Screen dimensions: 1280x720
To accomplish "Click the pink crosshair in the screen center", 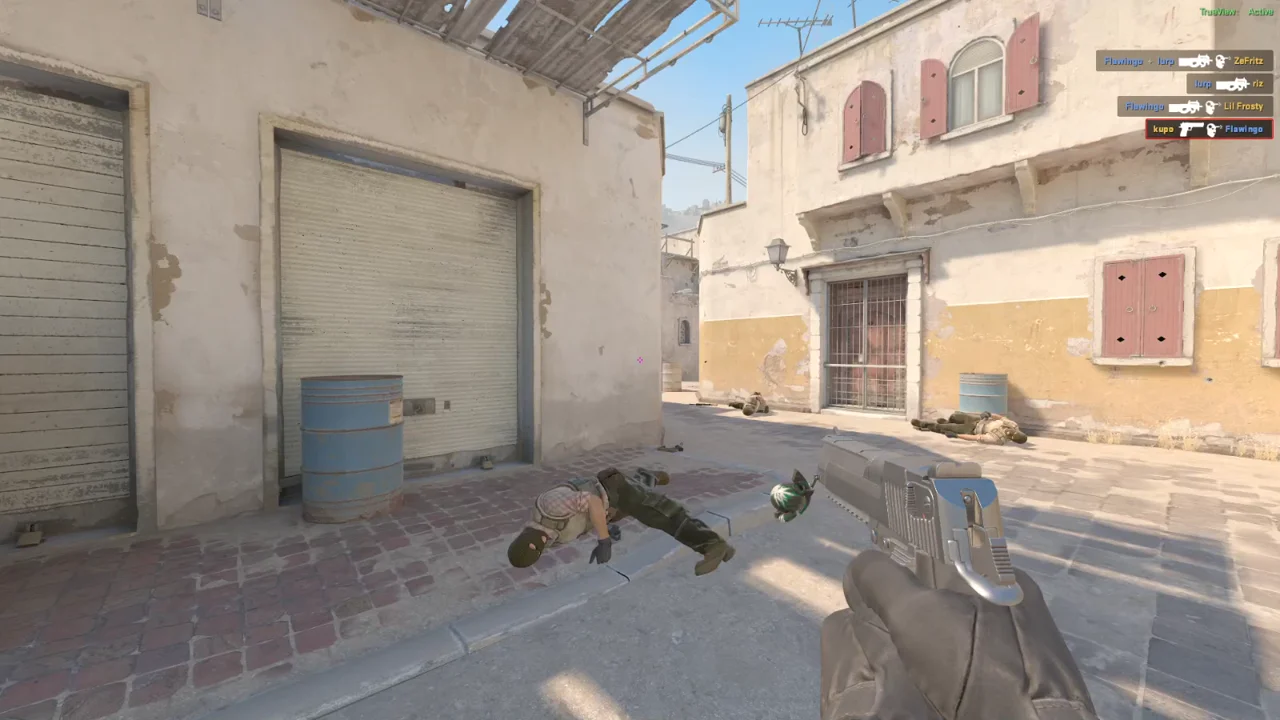I will (639, 360).
